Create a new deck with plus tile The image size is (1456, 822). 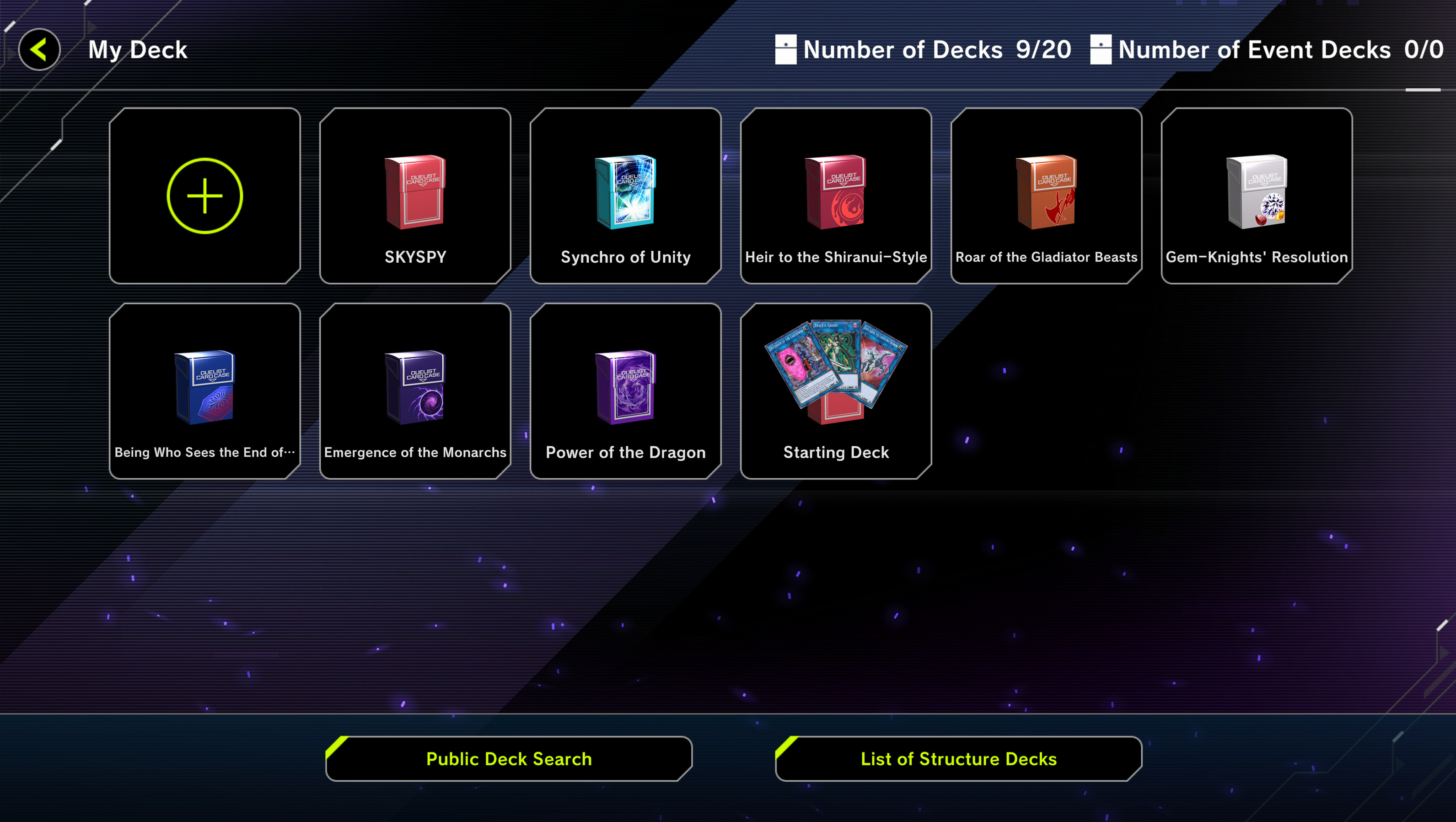pos(204,195)
